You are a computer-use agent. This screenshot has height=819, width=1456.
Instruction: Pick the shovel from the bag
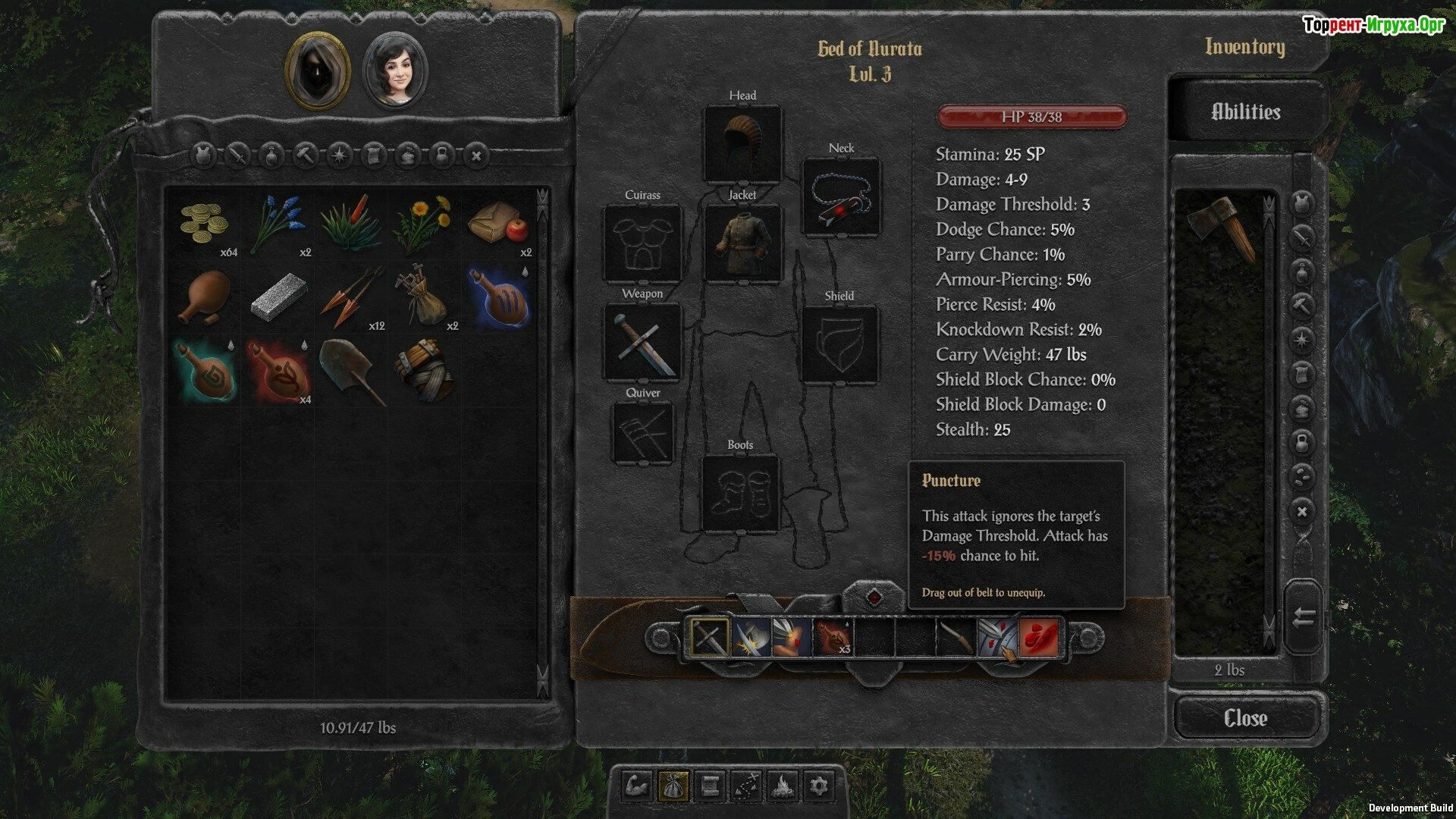pos(350,370)
